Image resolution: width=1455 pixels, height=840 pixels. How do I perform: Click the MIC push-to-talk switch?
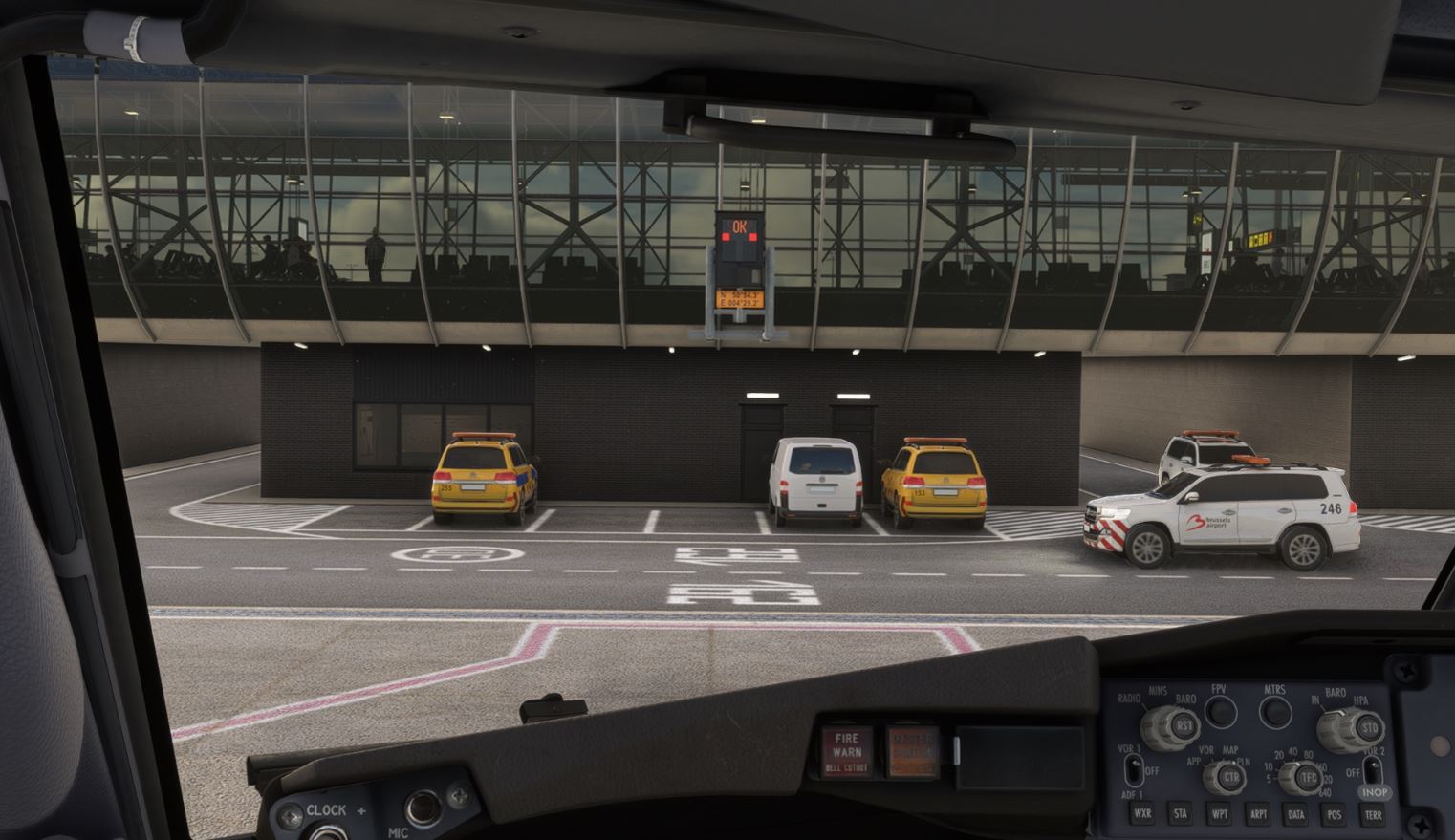[x=422, y=809]
